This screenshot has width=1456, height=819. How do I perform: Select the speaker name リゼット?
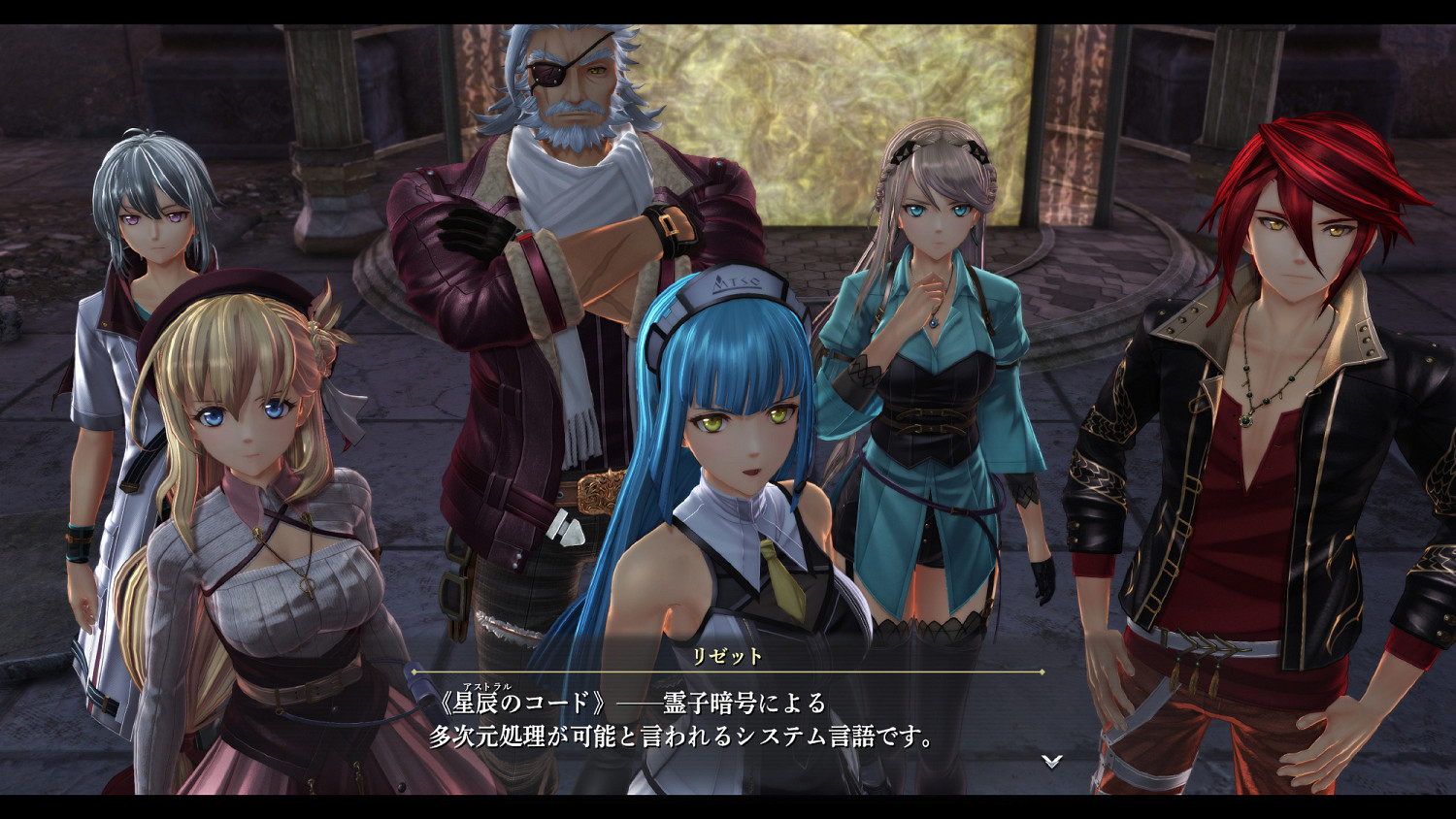coord(729,656)
